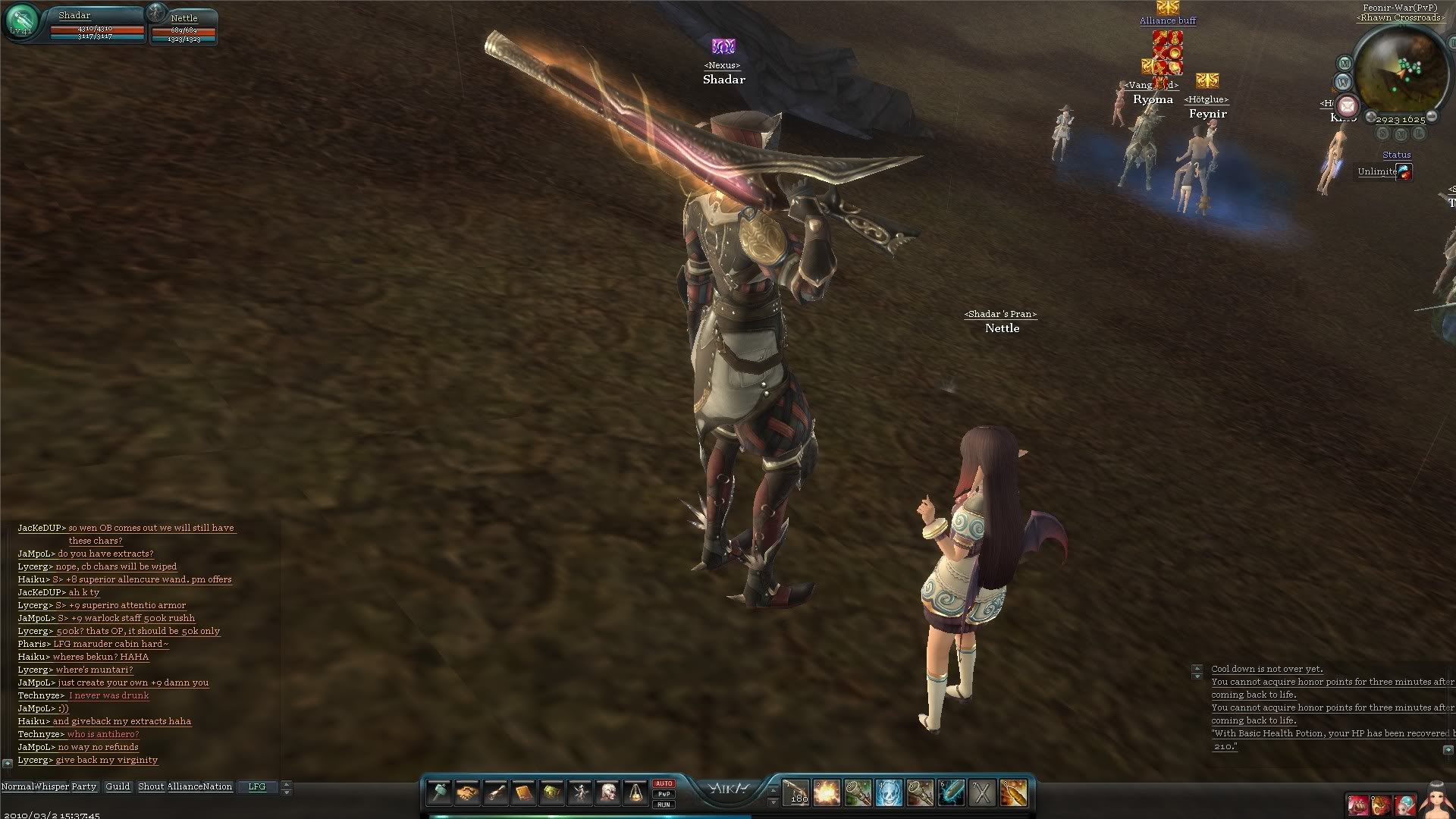
Task: Toggle the RUN button
Action: (664, 805)
